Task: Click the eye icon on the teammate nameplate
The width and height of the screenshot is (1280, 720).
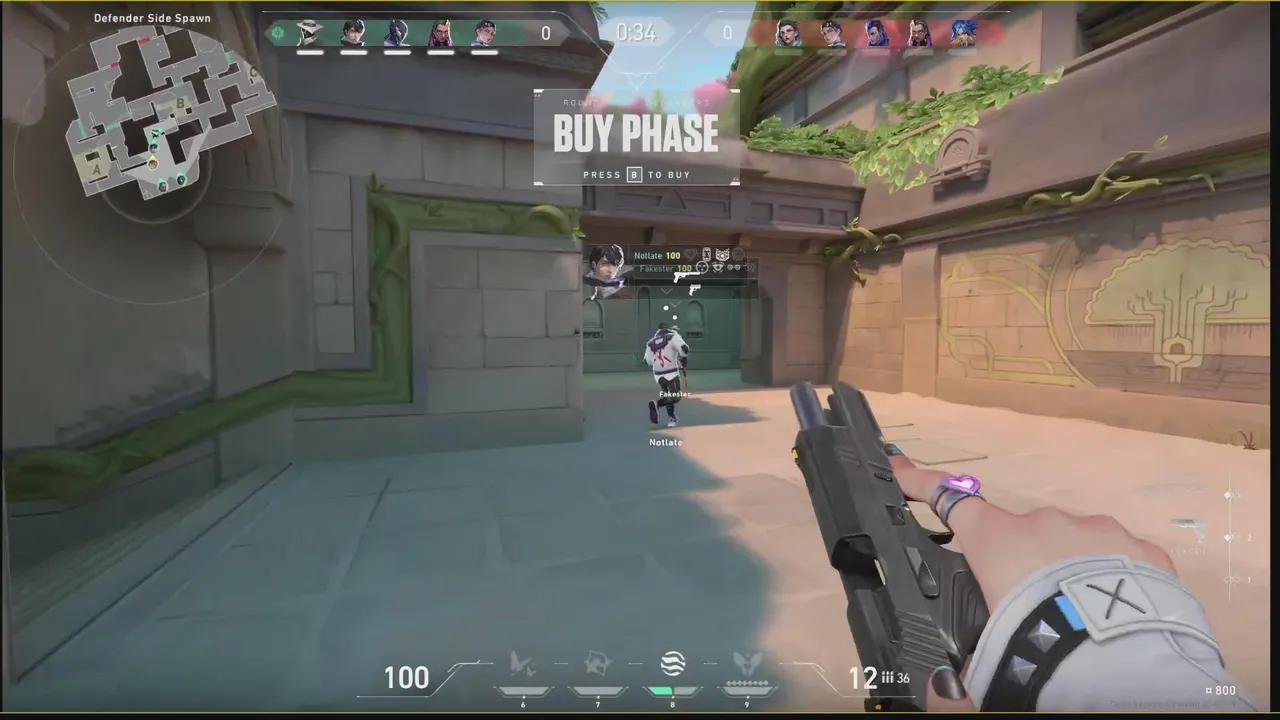Action: [718, 268]
